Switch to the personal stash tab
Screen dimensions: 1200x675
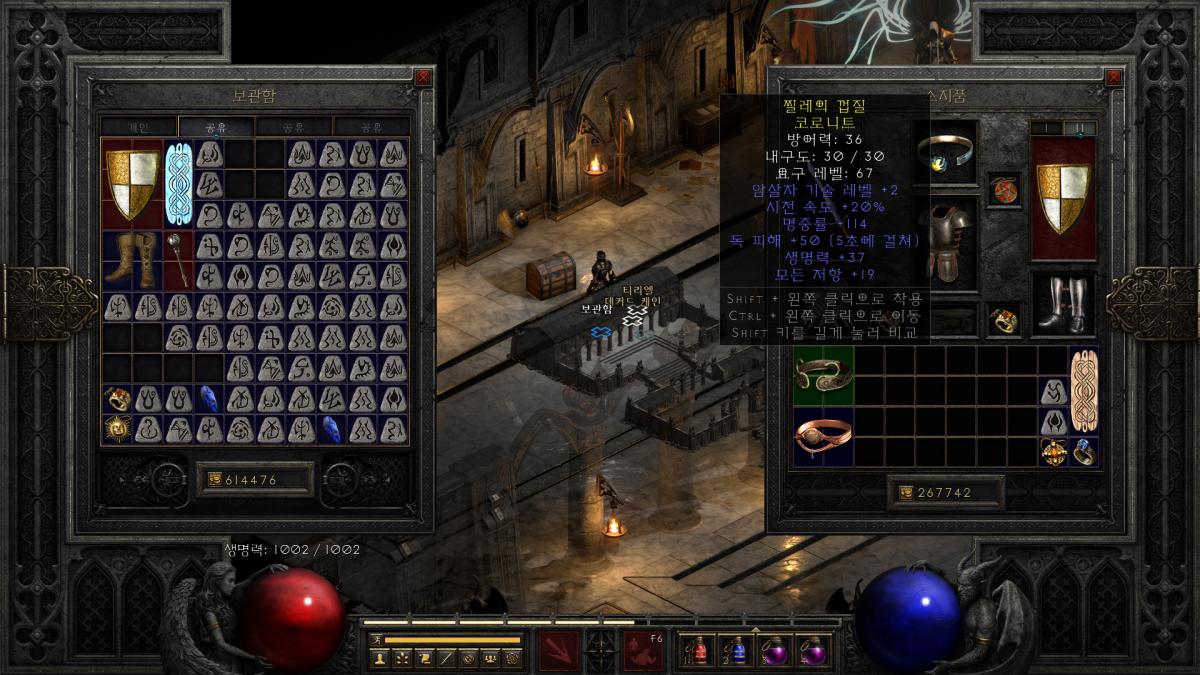click(x=138, y=127)
